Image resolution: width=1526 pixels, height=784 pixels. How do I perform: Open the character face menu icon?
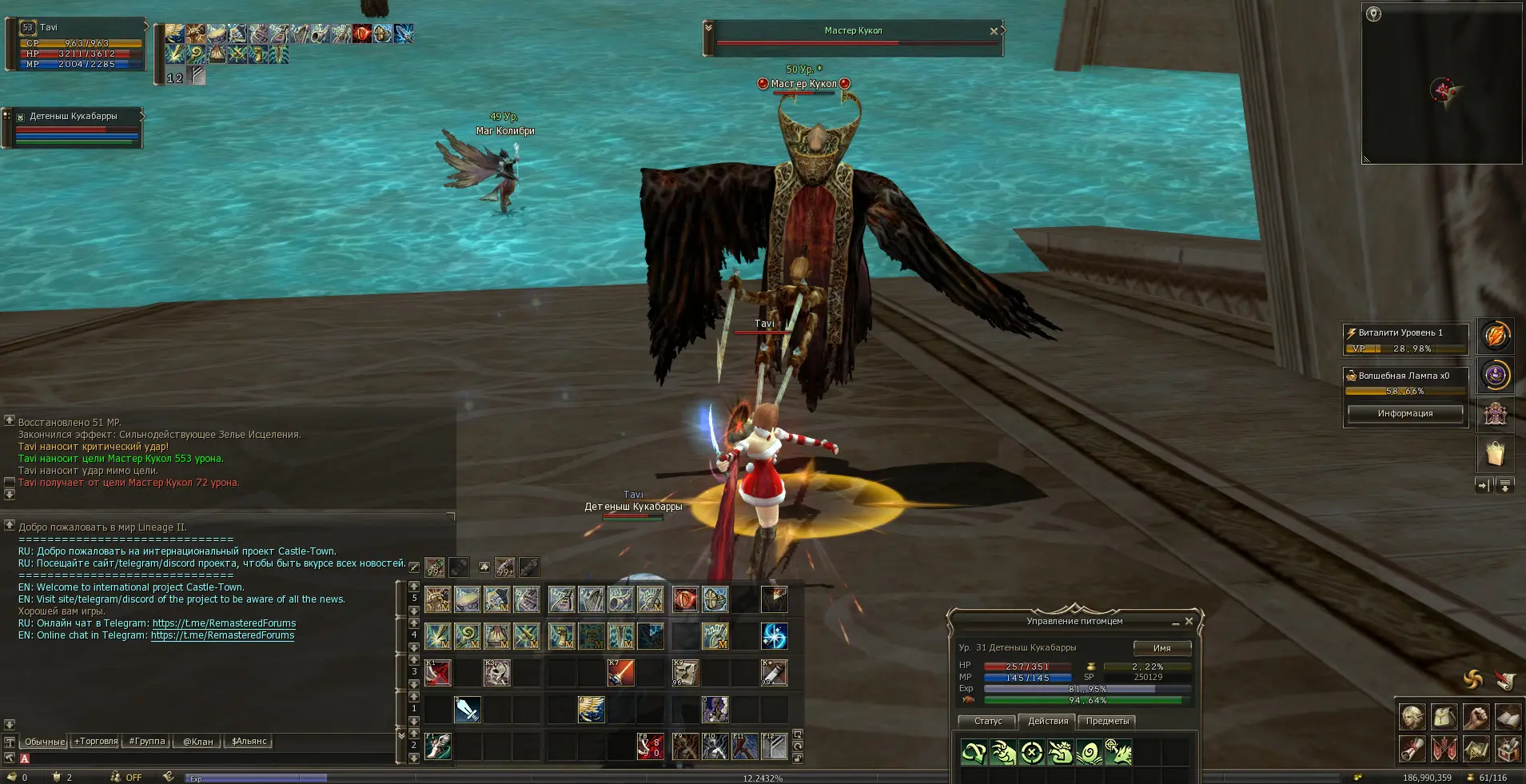pos(1412,718)
